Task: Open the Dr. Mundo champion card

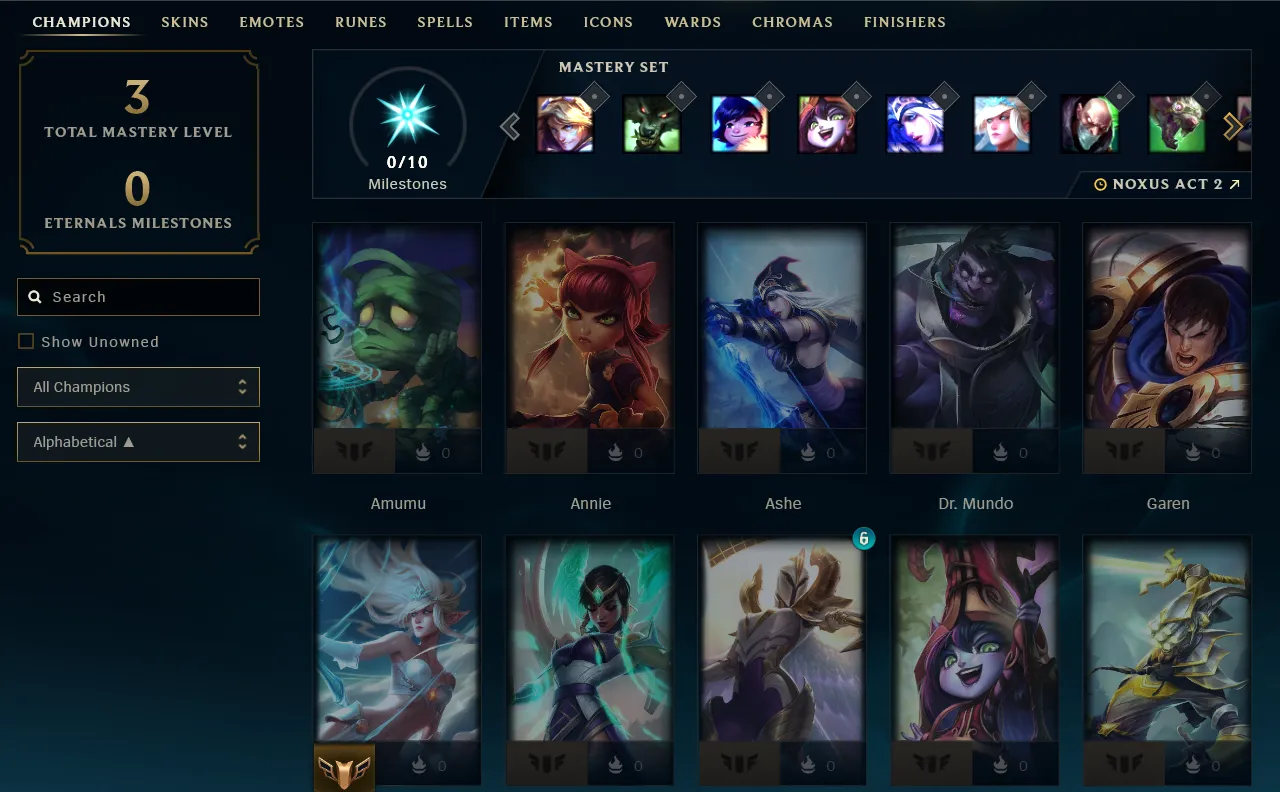Action: [975, 330]
